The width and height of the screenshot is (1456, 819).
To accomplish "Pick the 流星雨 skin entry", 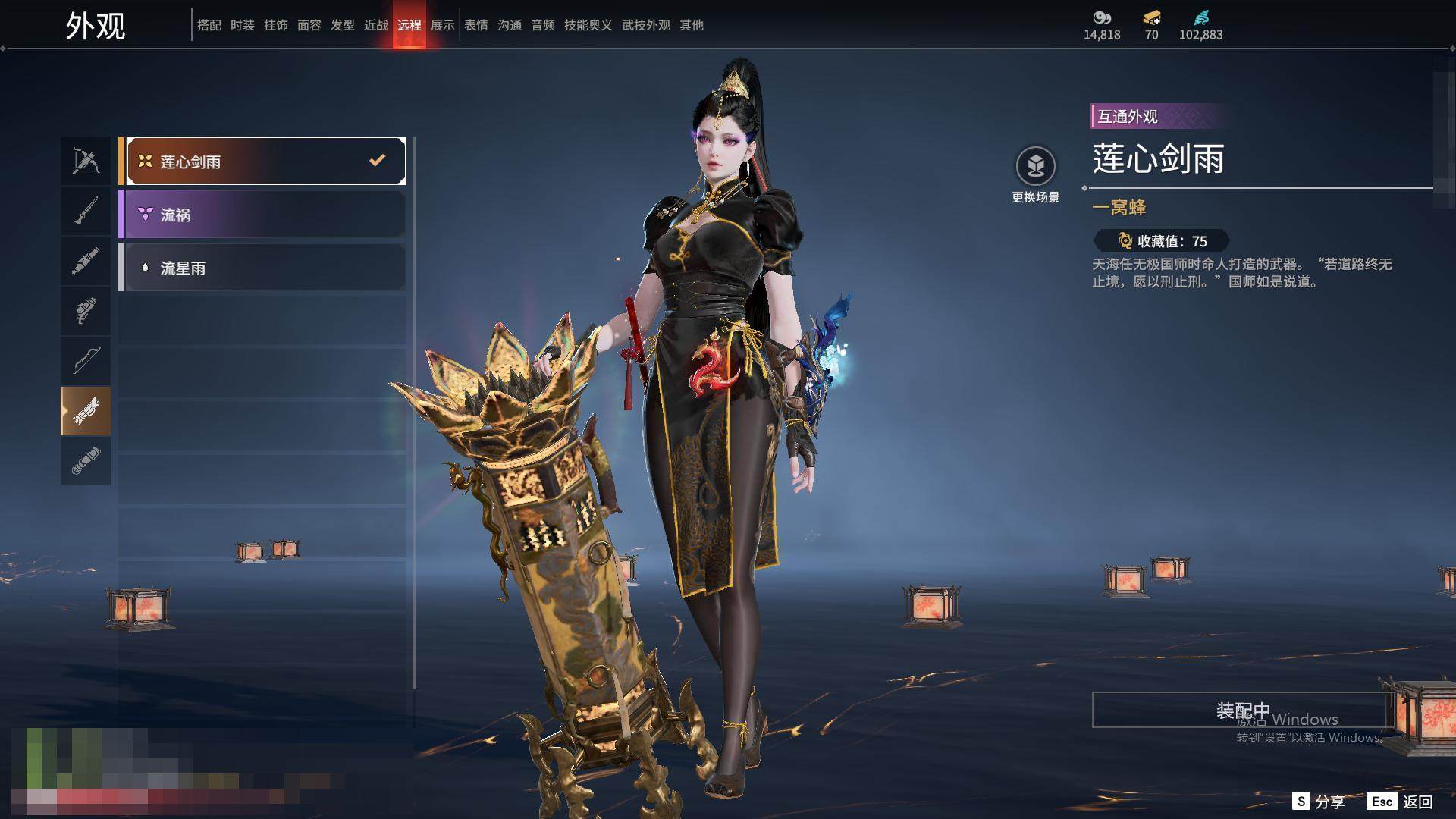I will [262, 268].
